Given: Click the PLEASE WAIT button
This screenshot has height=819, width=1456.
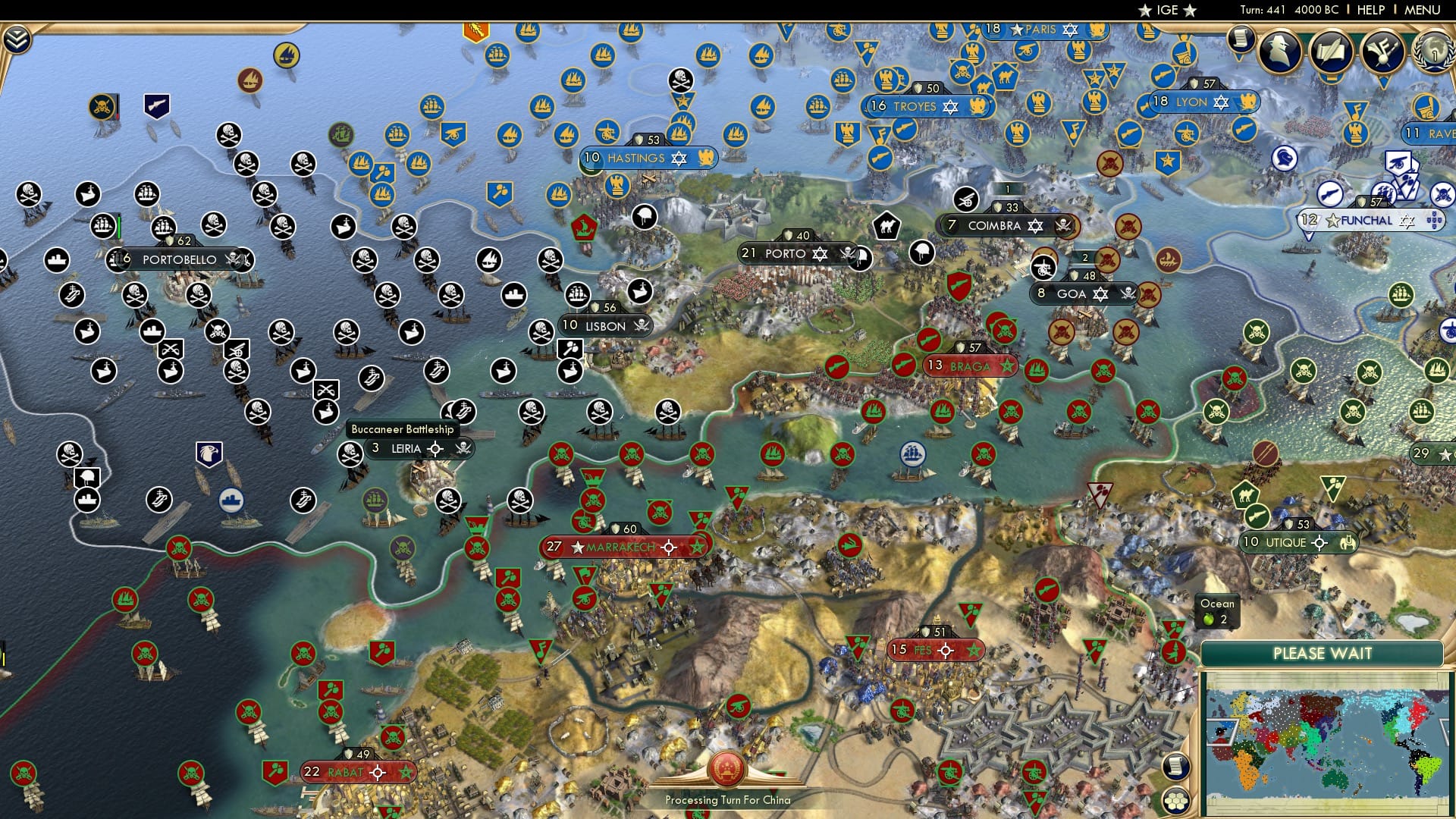Looking at the screenshot, I should point(1323,654).
